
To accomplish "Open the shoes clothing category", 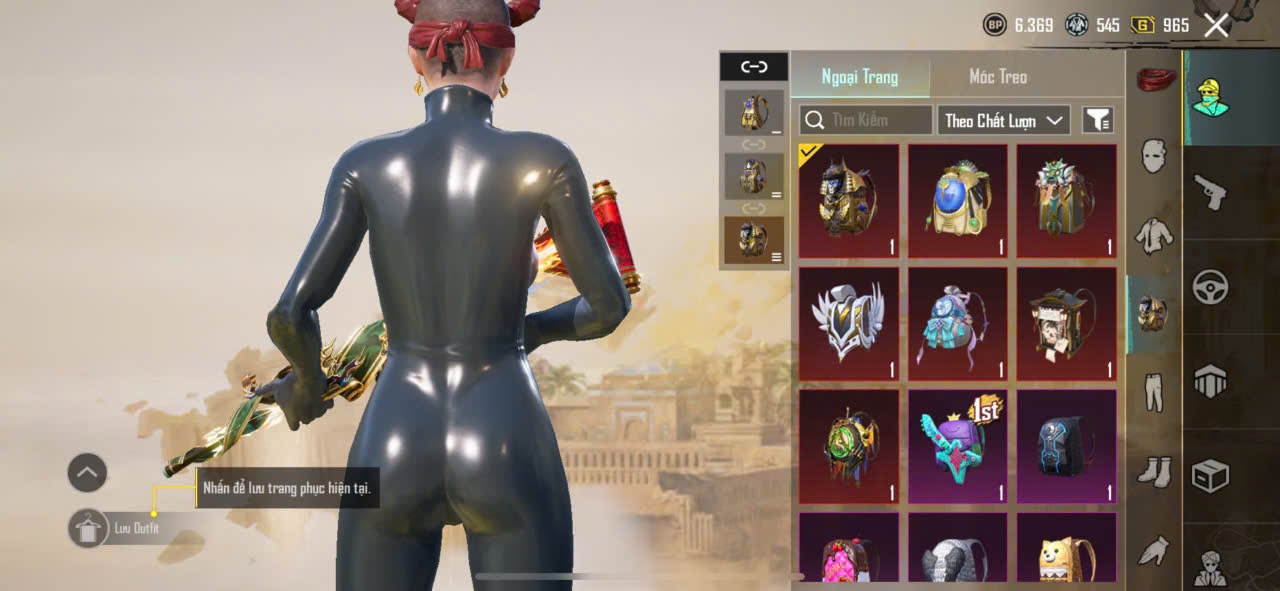I will [1153, 471].
